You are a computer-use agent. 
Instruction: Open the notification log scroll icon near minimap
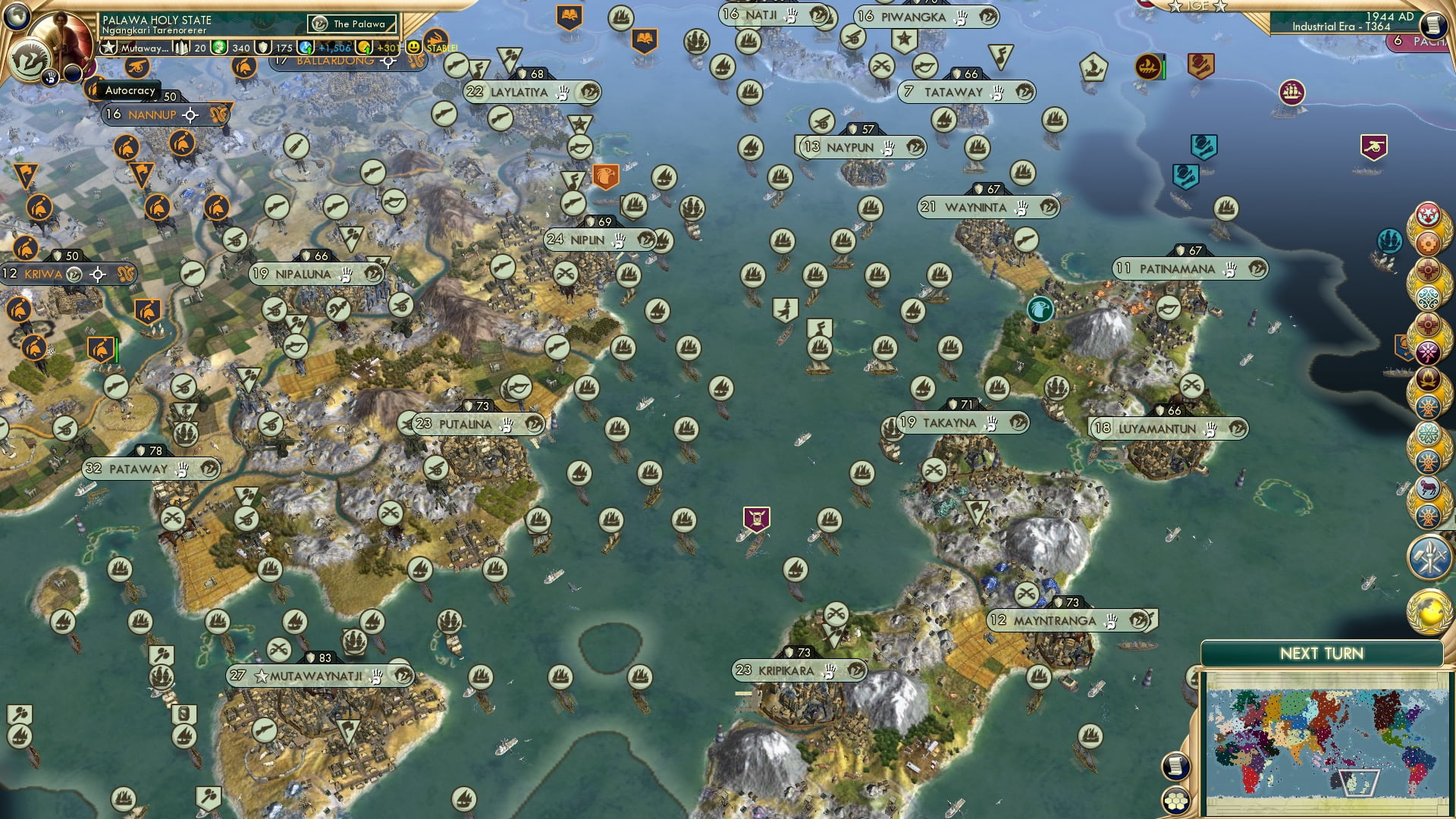(x=1176, y=767)
